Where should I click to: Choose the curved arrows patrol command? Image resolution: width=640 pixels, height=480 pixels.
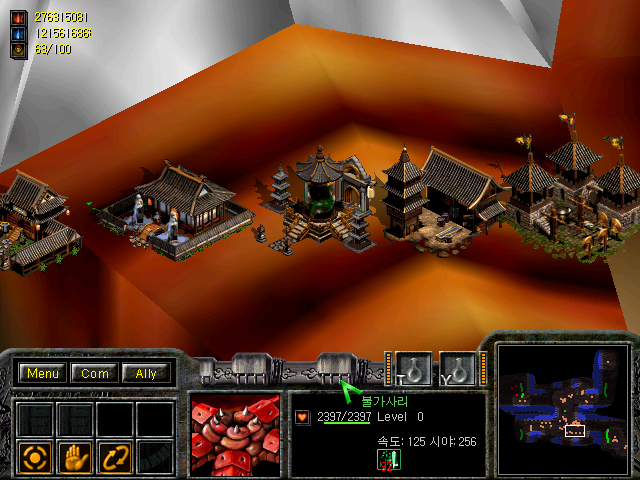tap(115, 457)
